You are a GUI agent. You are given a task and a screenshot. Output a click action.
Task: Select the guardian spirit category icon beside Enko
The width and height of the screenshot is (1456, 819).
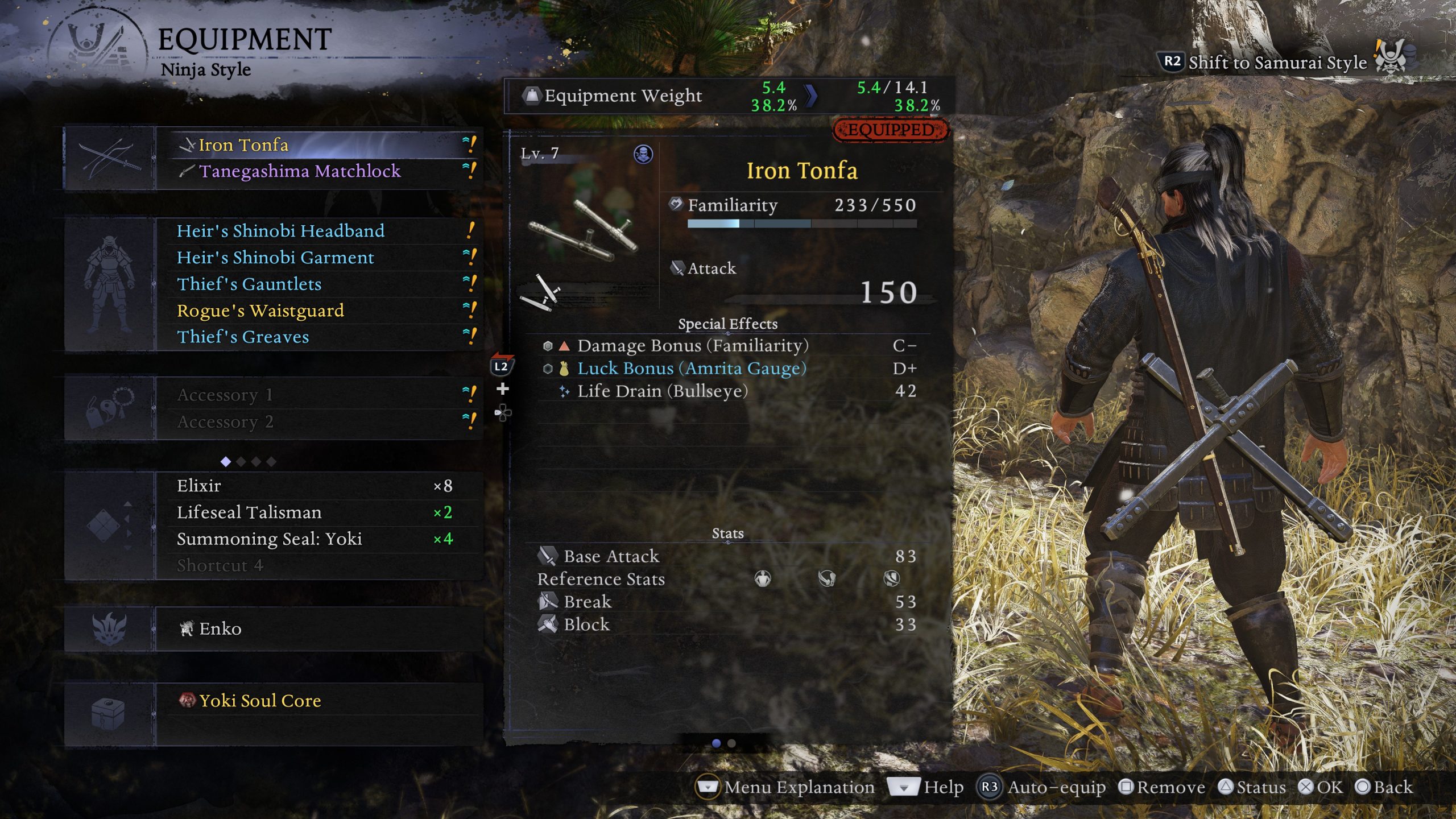coord(108,628)
